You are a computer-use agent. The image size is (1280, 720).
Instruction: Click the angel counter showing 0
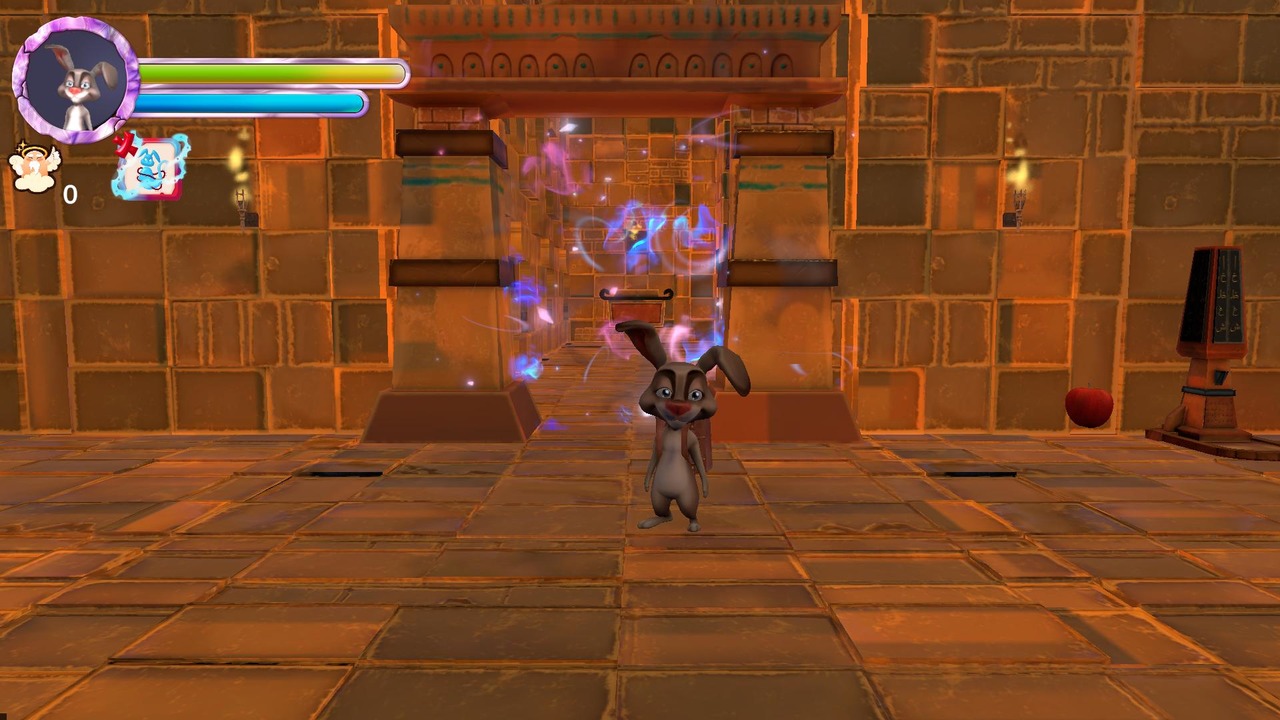[70, 195]
